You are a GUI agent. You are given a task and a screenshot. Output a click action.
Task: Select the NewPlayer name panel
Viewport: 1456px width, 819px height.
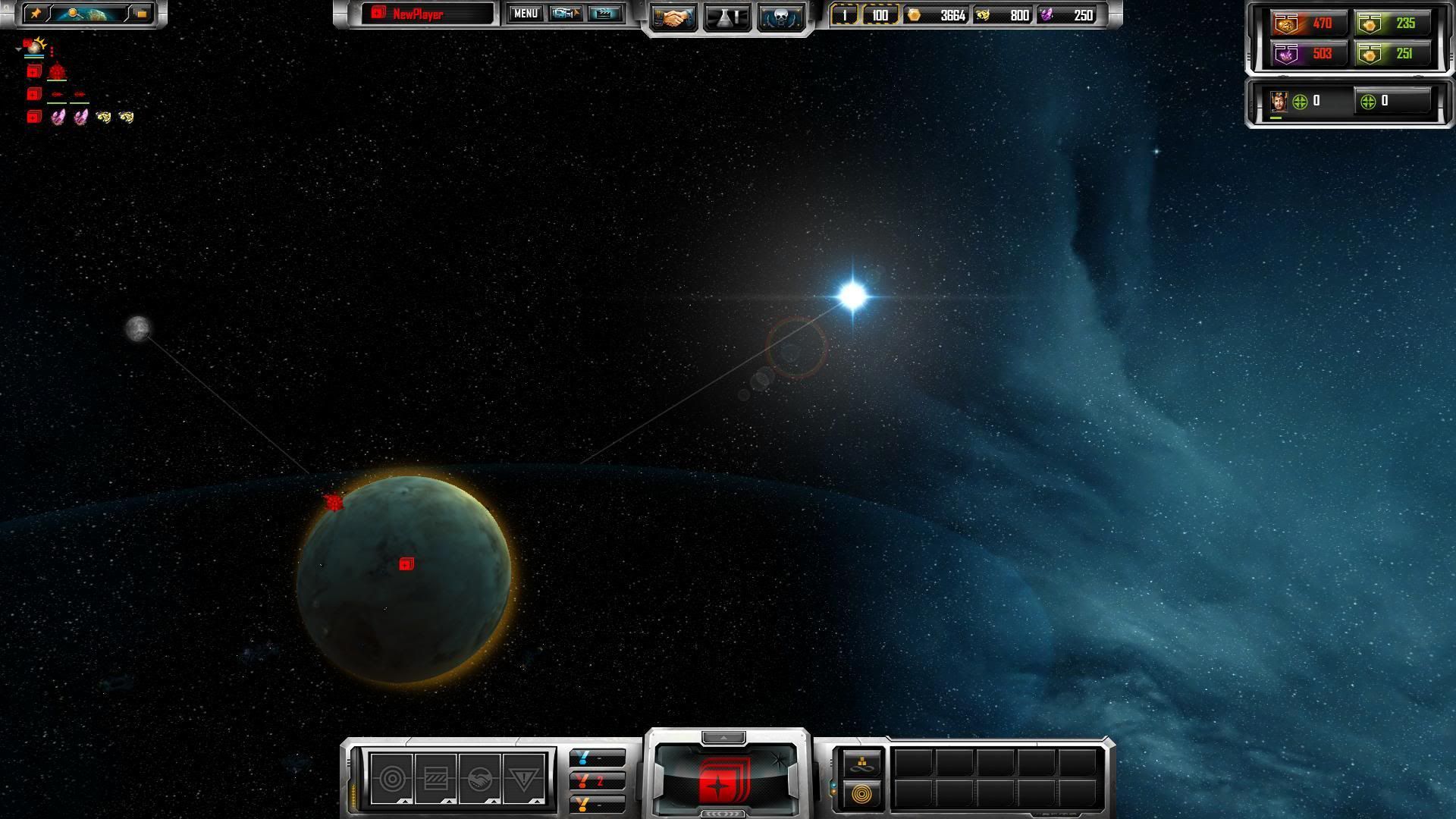pos(427,14)
